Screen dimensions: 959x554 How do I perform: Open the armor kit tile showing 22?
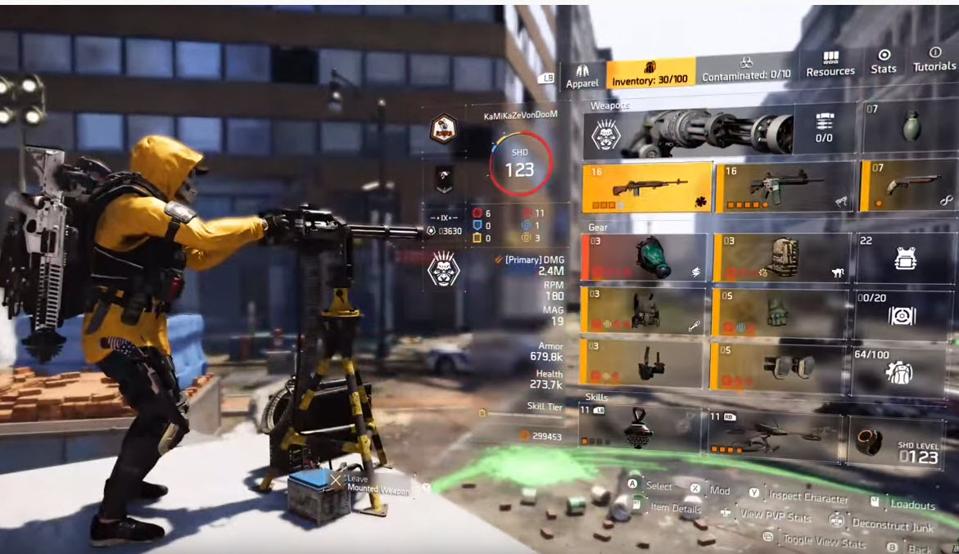(x=902, y=258)
